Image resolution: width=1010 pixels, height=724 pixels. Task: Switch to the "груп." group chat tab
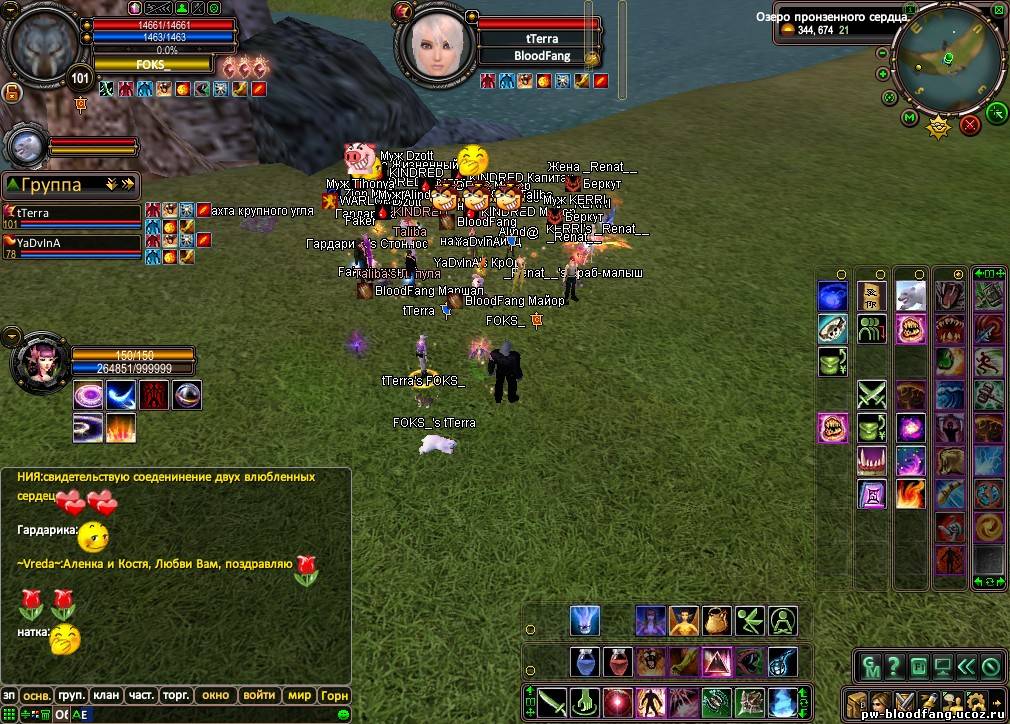pyautogui.click(x=71, y=695)
